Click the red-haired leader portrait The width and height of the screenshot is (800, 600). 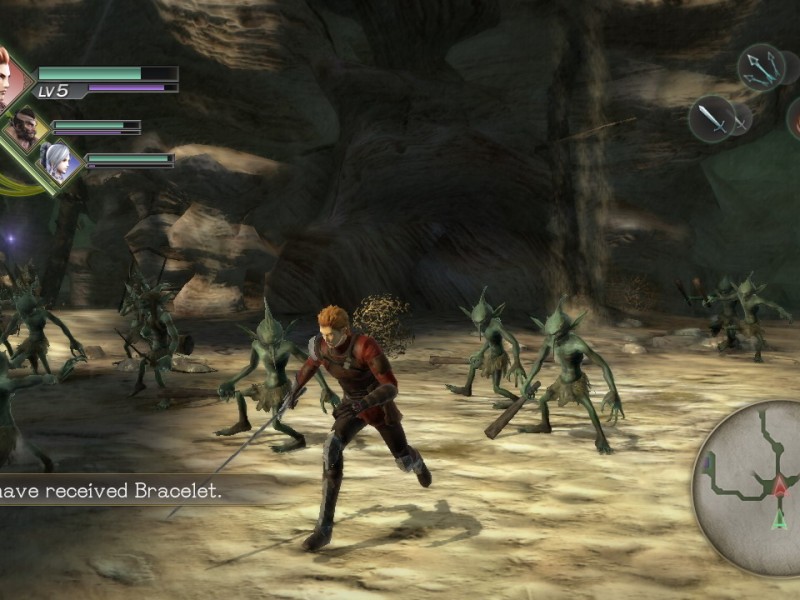point(5,78)
